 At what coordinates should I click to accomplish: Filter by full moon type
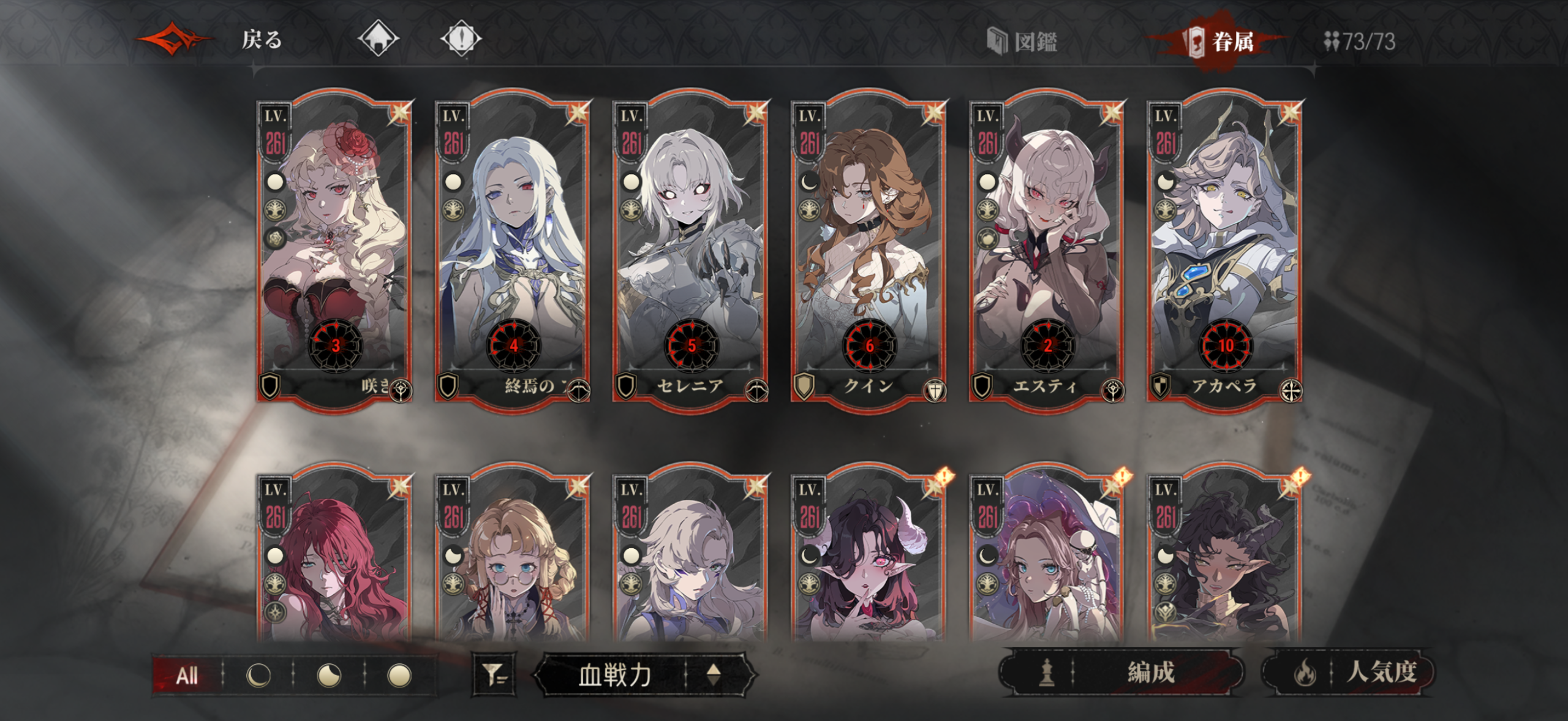coord(399,676)
